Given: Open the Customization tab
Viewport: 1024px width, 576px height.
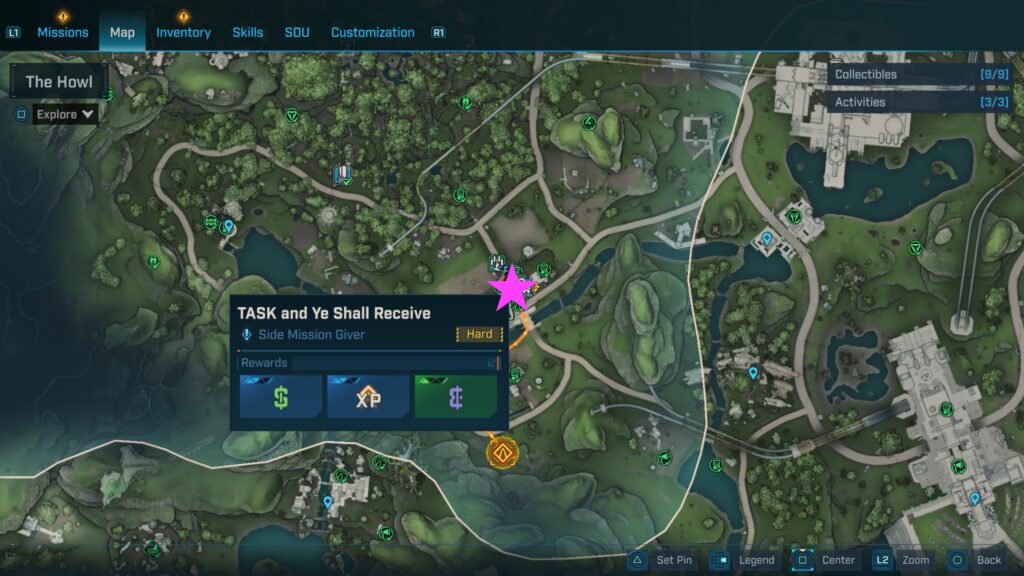Looking at the screenshot, I should [372, 32].
